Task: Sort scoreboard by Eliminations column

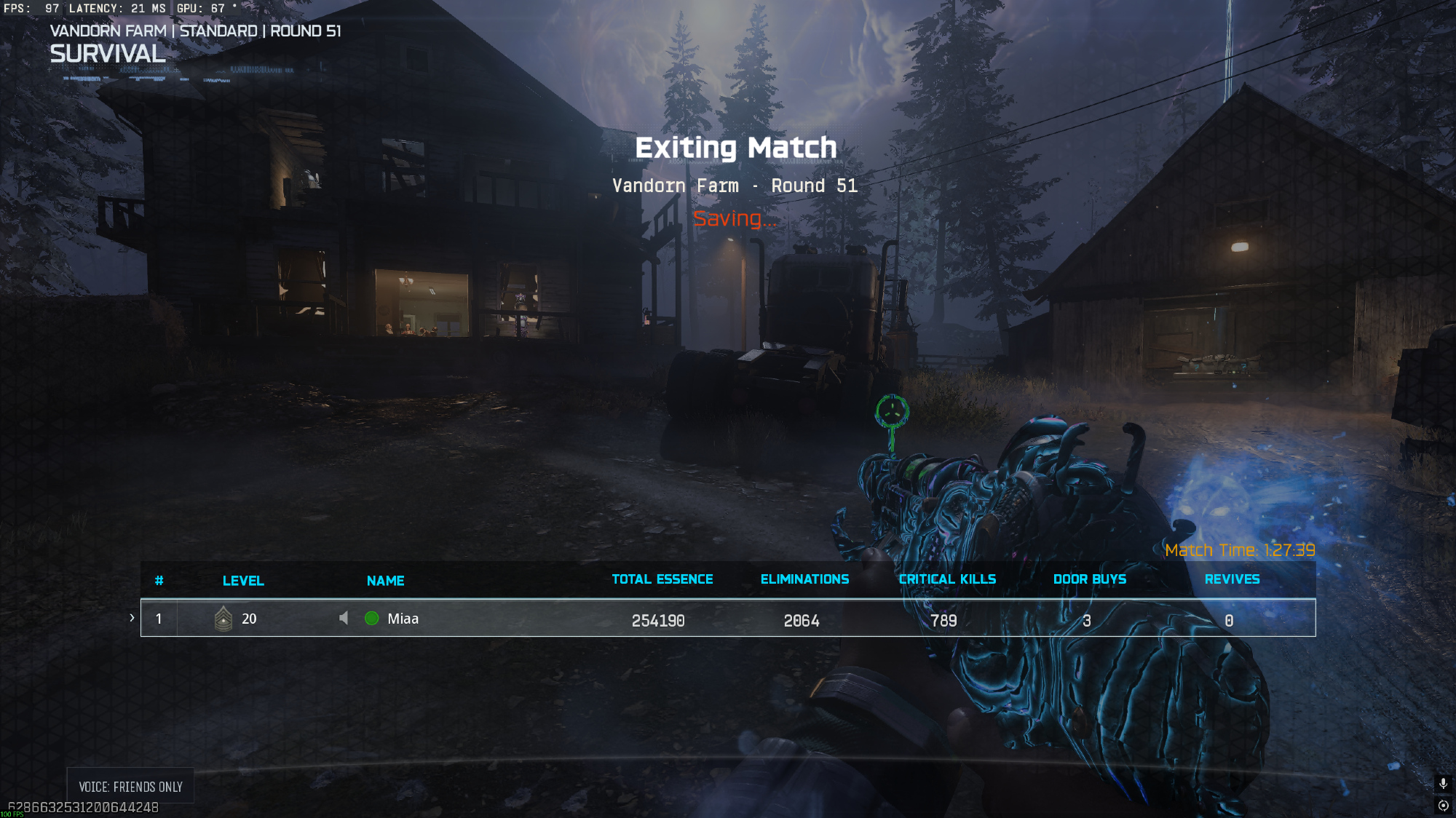Action: point(804,579)
